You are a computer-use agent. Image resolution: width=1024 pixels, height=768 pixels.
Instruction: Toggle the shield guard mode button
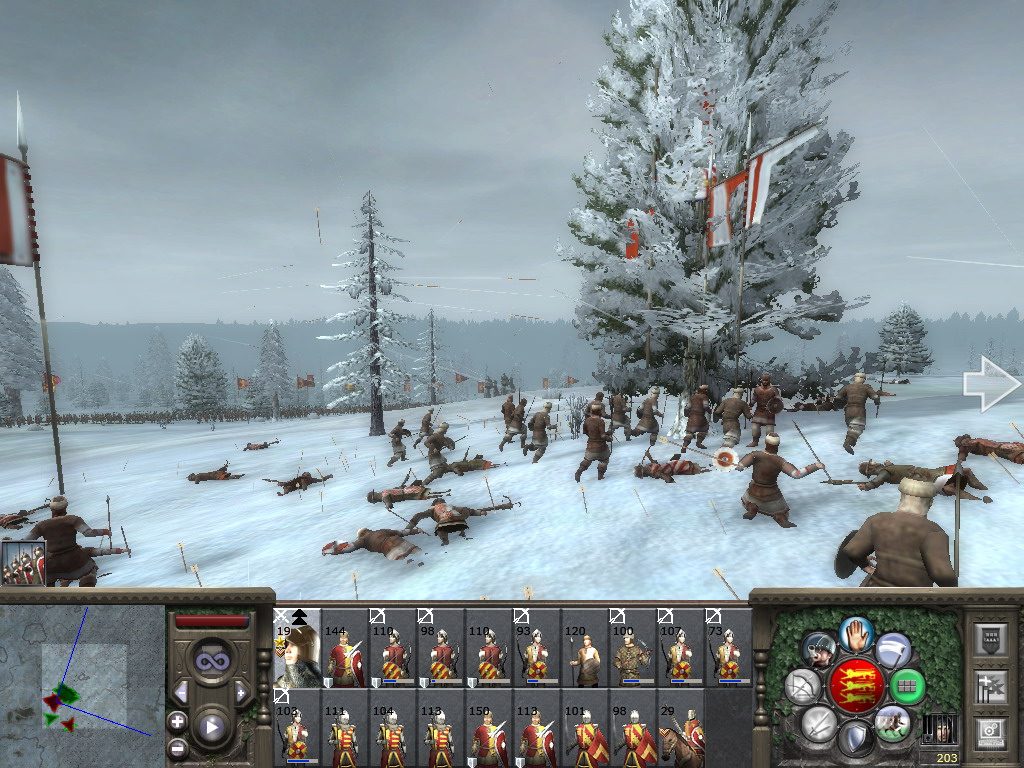(x=856, y=740)
